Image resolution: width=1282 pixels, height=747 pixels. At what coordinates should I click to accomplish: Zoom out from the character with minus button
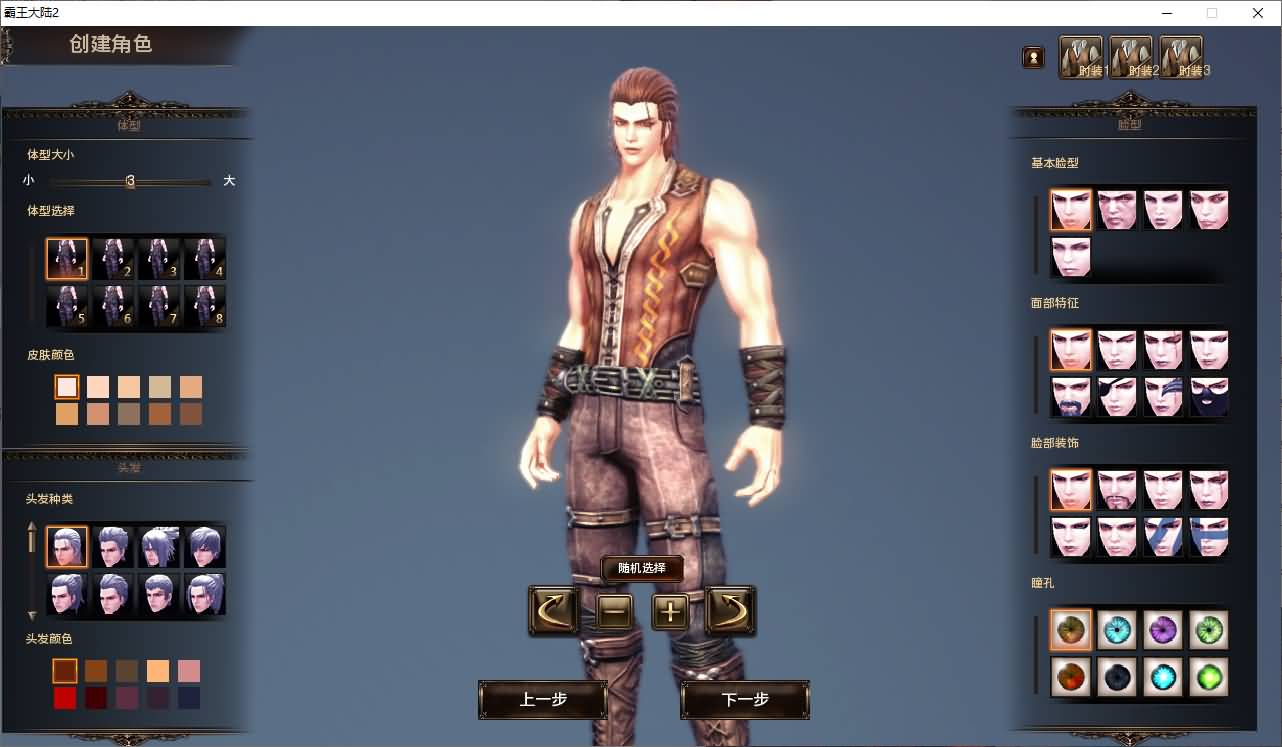[614, 611]
